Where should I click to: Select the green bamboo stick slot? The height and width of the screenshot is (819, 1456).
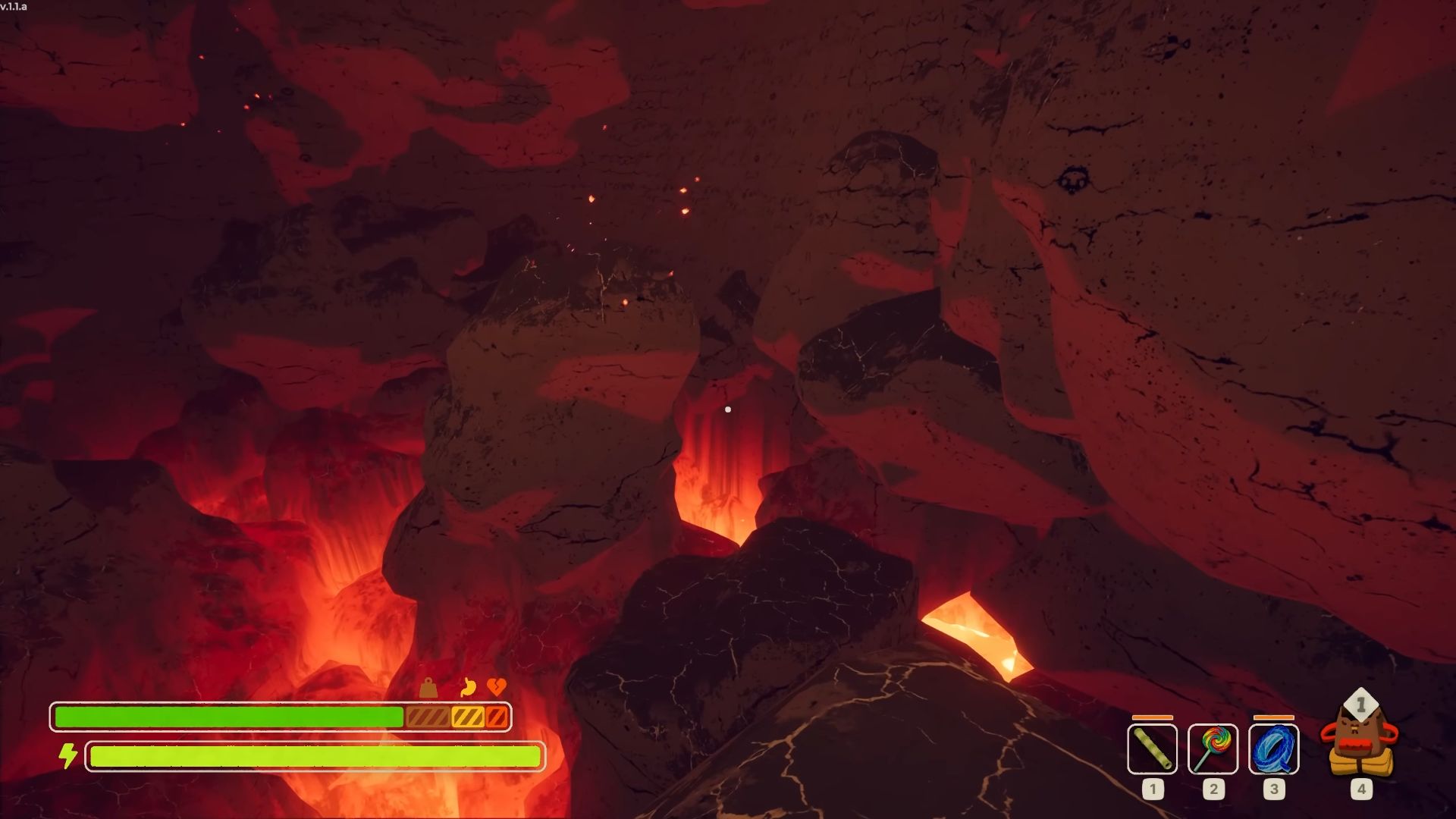coord(1152,748)
